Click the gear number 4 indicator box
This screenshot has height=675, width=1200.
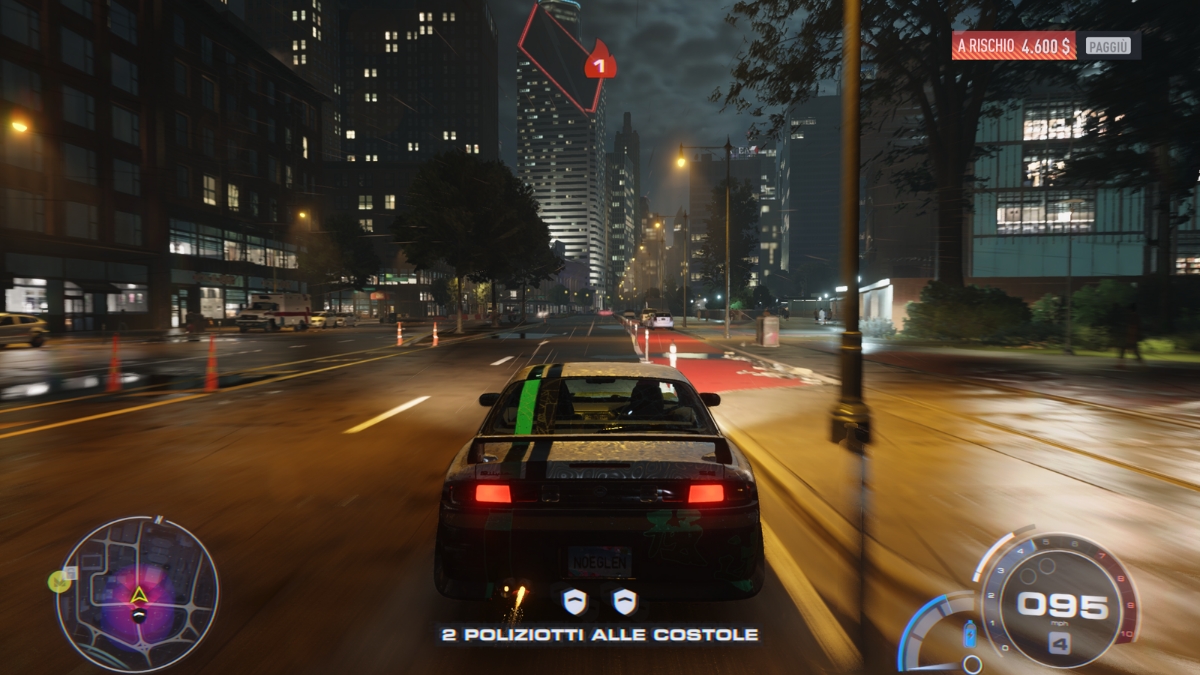point(1059,643)
